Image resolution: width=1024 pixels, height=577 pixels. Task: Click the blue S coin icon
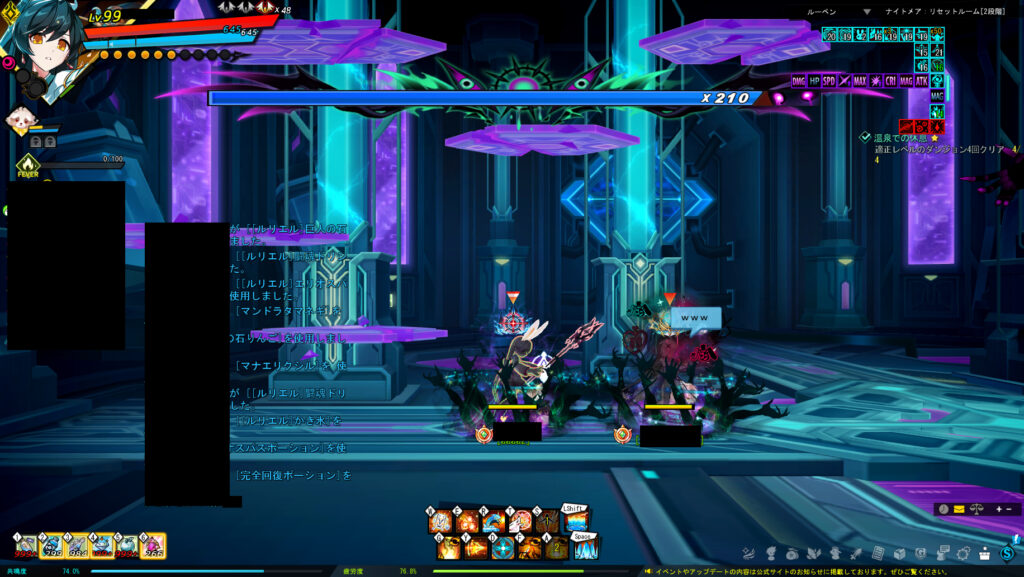coord(1007,553)
